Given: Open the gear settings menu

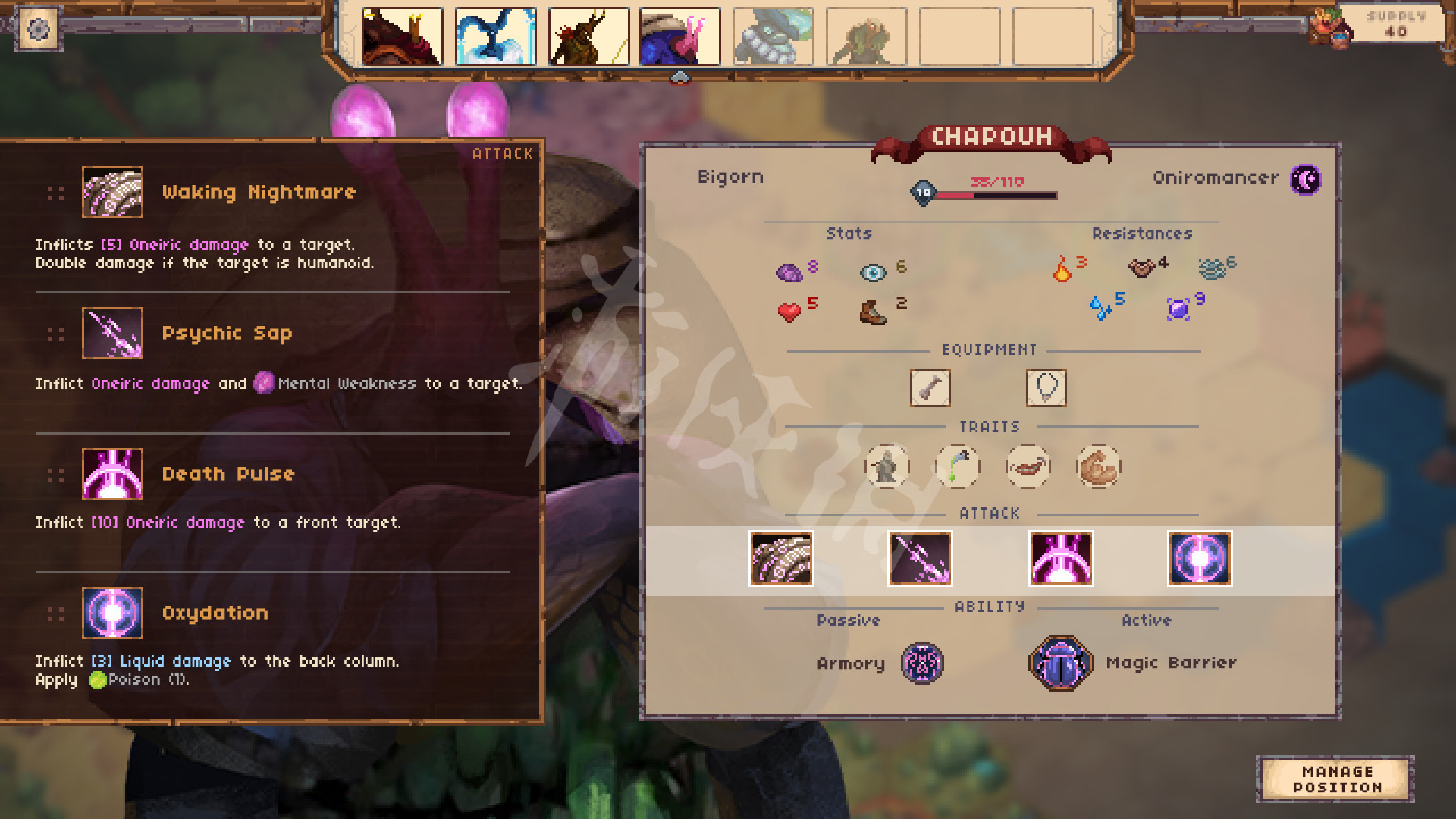Looking at the screenshot, I should [38, 30].
